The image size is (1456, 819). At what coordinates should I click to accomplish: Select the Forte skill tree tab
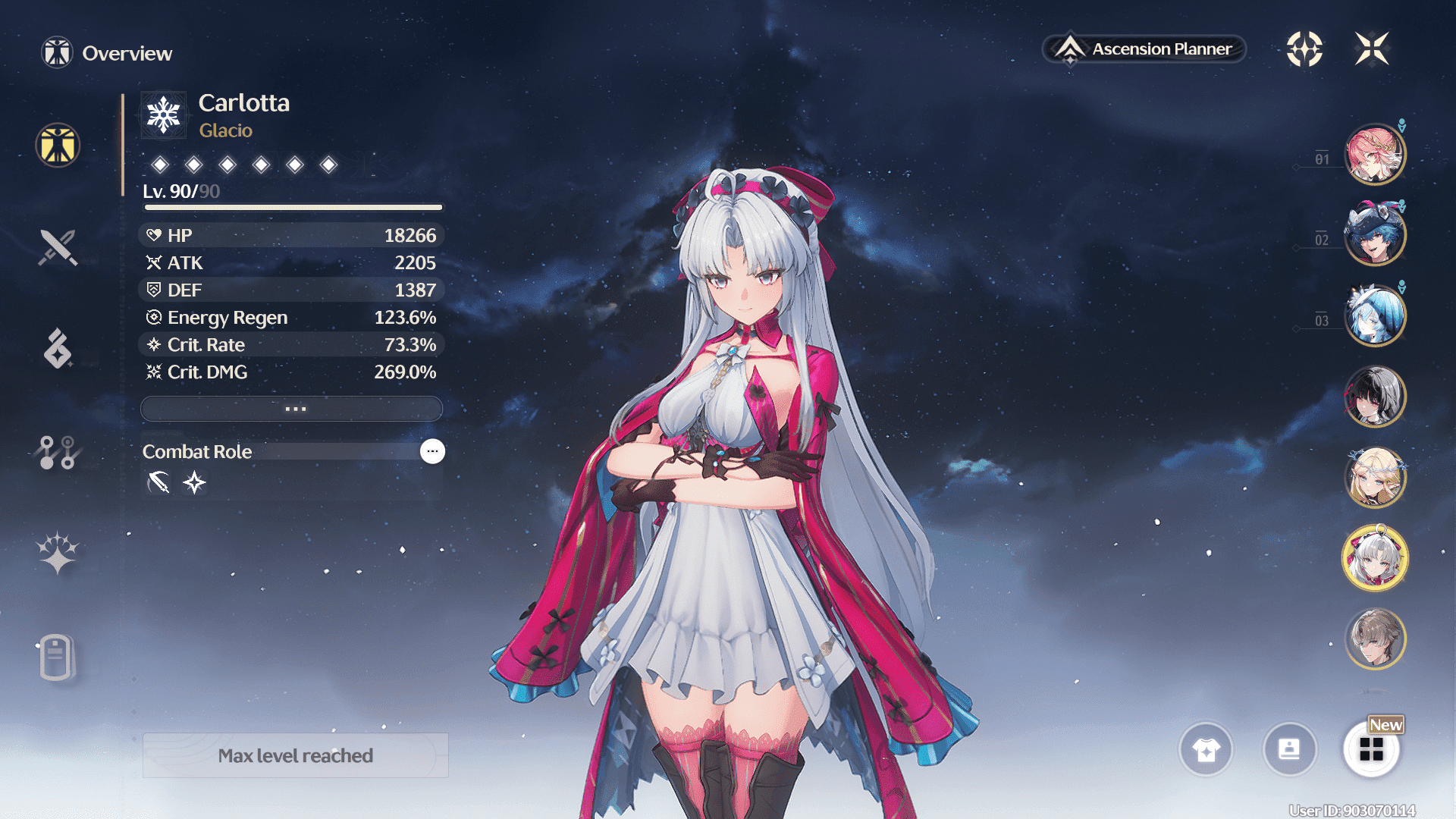(58, 452)
